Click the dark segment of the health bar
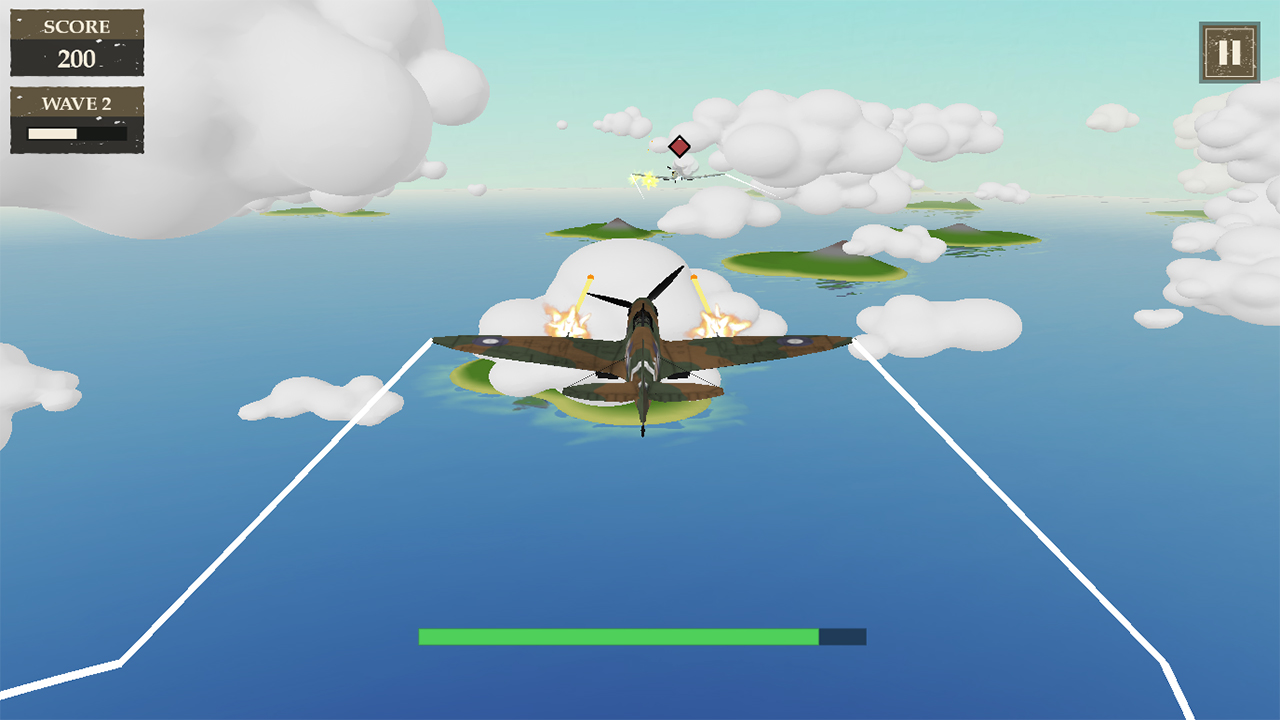Screen dimensions: 1280x720 pyautogui.click(x=842, y=634)
